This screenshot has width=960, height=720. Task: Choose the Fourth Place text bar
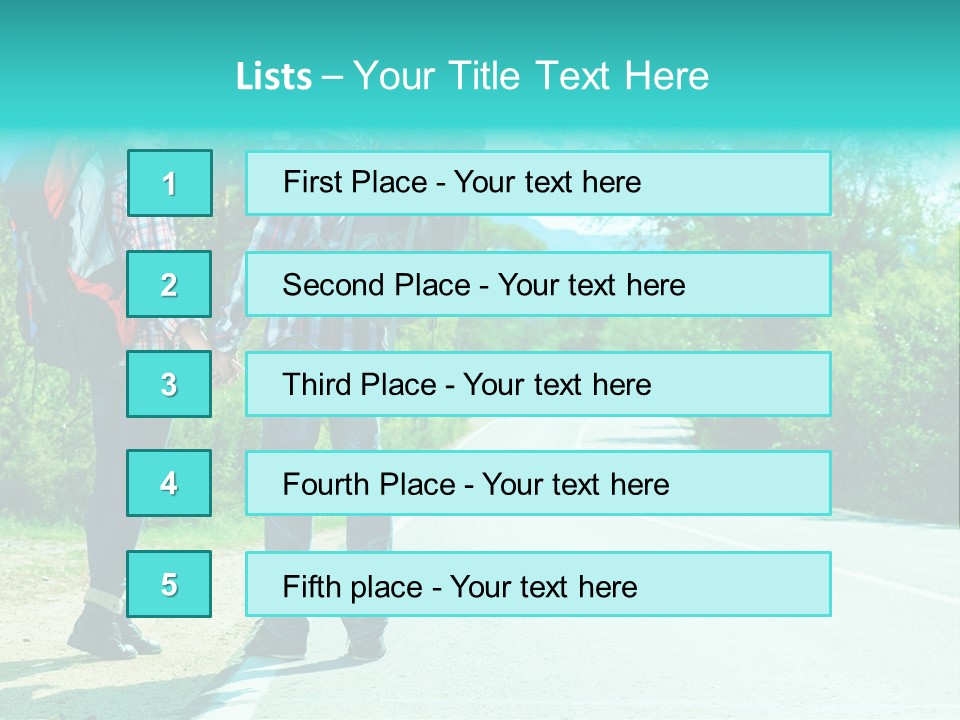pos(538,483)
